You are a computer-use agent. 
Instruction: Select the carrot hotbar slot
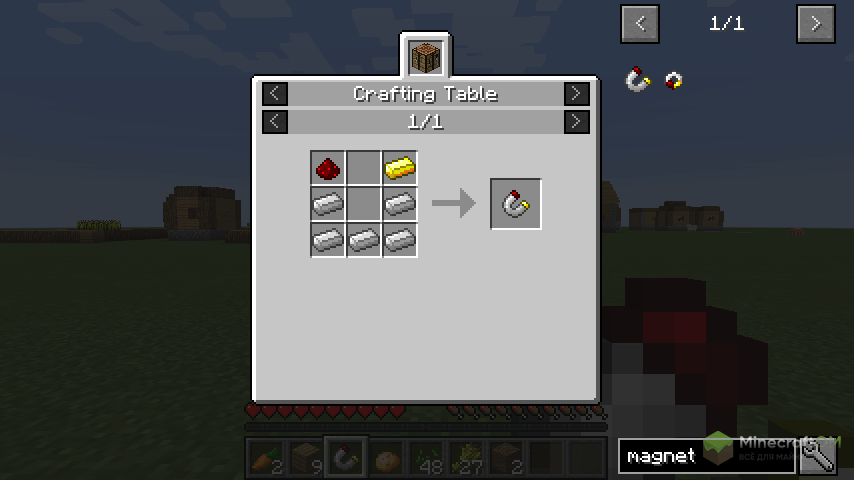coord(265,457)
